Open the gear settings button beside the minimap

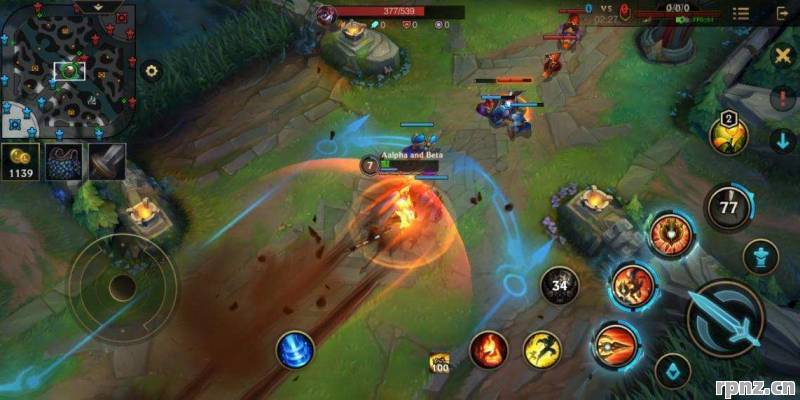pos(152,71)
